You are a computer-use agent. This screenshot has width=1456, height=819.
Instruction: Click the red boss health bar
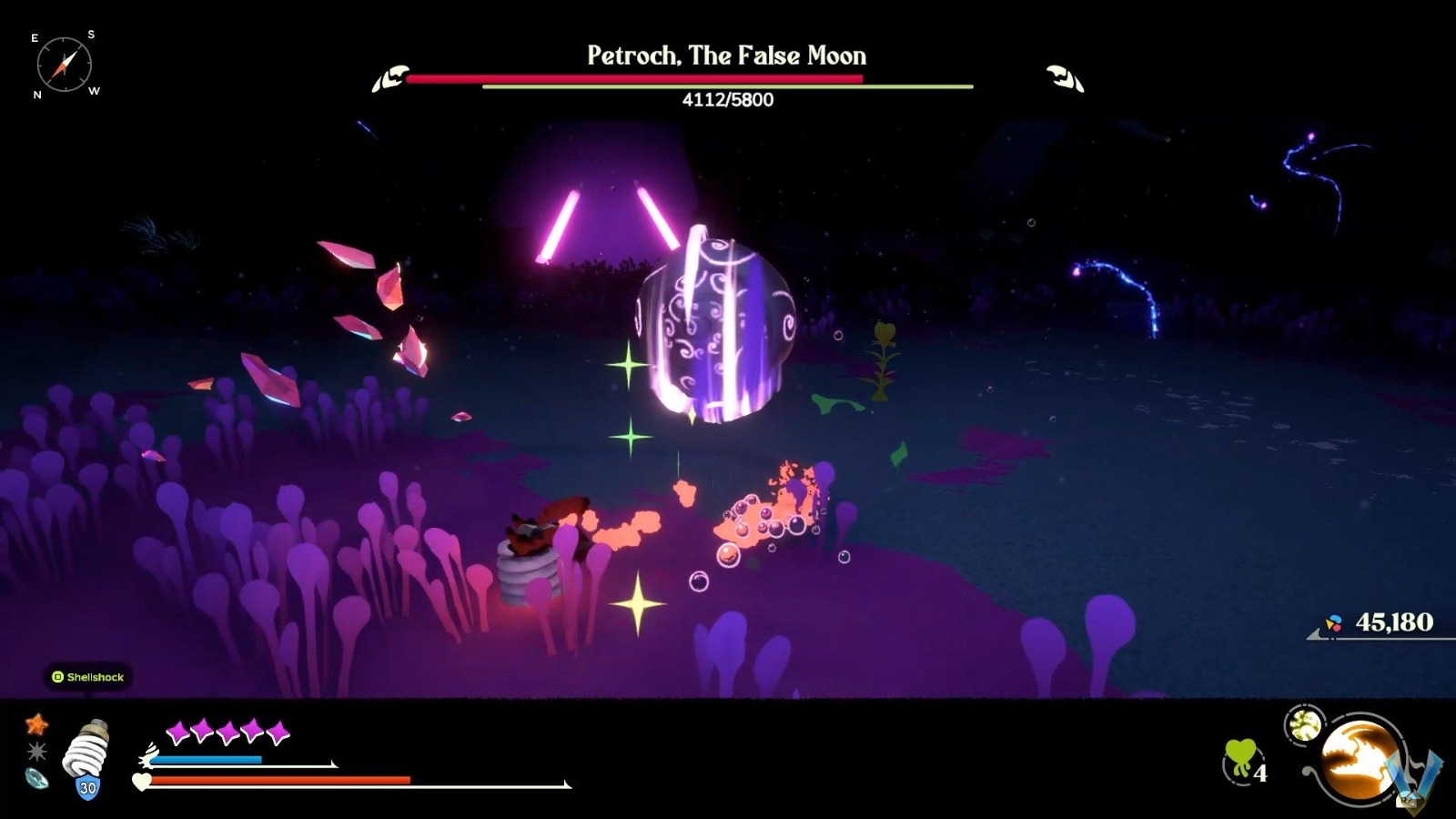coord(637,79)
